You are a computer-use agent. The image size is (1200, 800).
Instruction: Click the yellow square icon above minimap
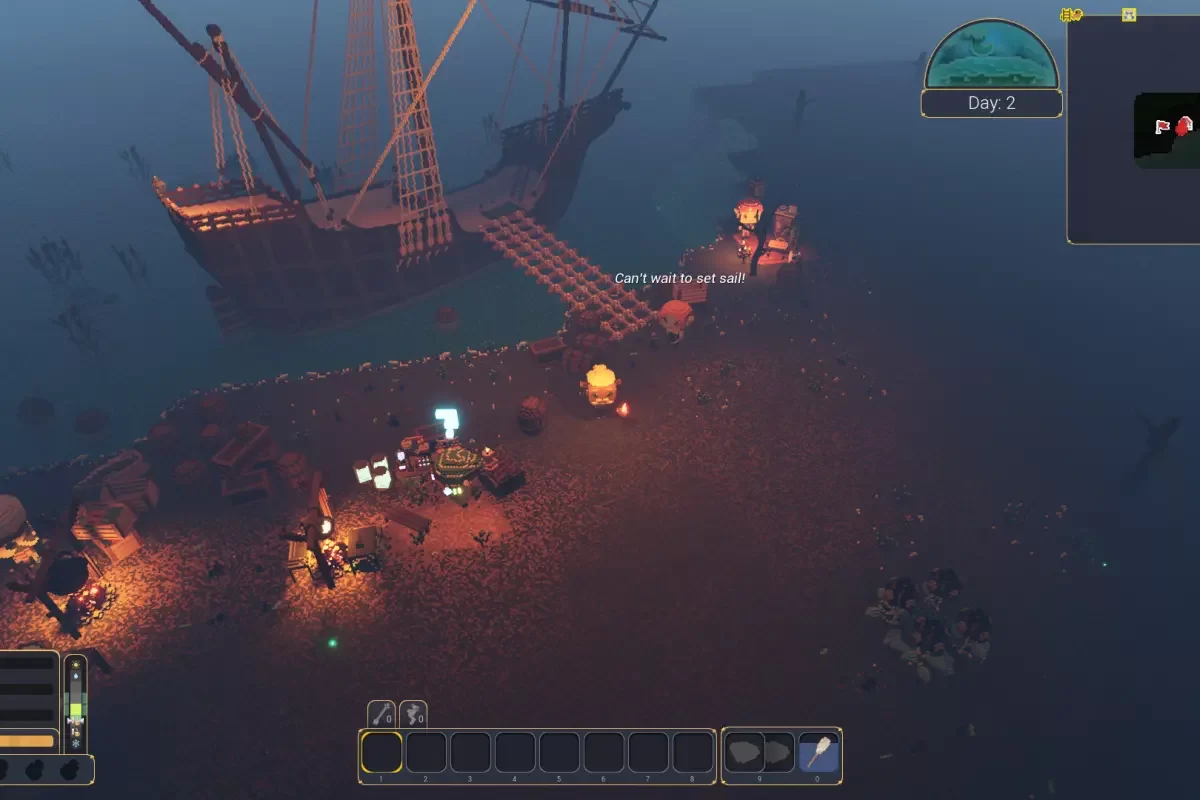(x=1129, y=15)
